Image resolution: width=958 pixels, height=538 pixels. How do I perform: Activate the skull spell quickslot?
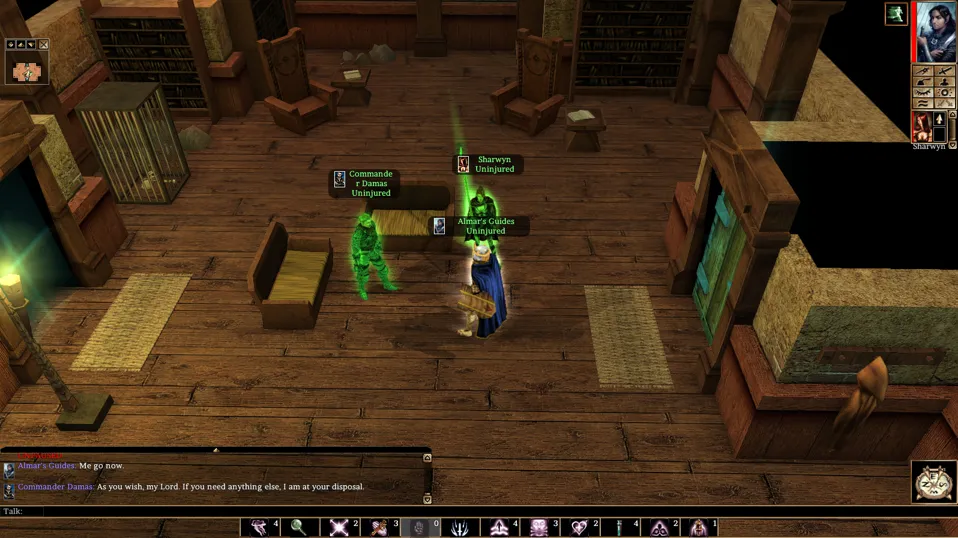(539, 527)
